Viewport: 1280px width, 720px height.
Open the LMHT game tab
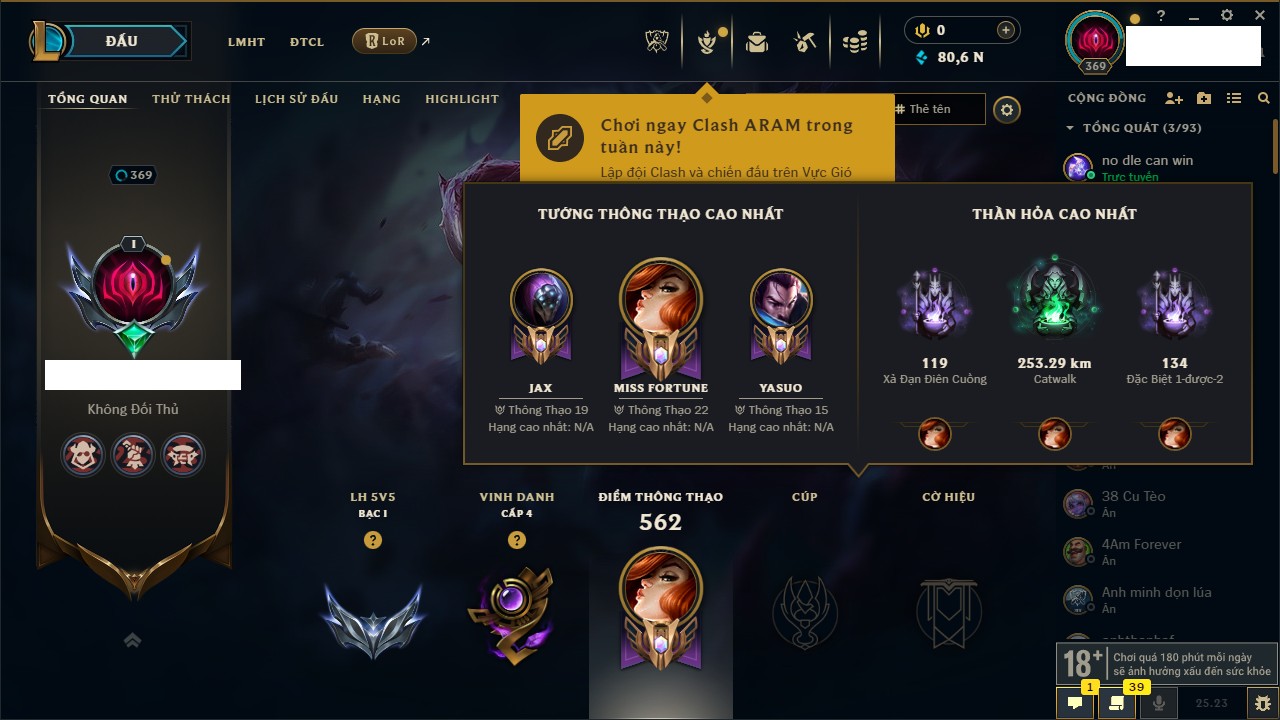point(246,42)
